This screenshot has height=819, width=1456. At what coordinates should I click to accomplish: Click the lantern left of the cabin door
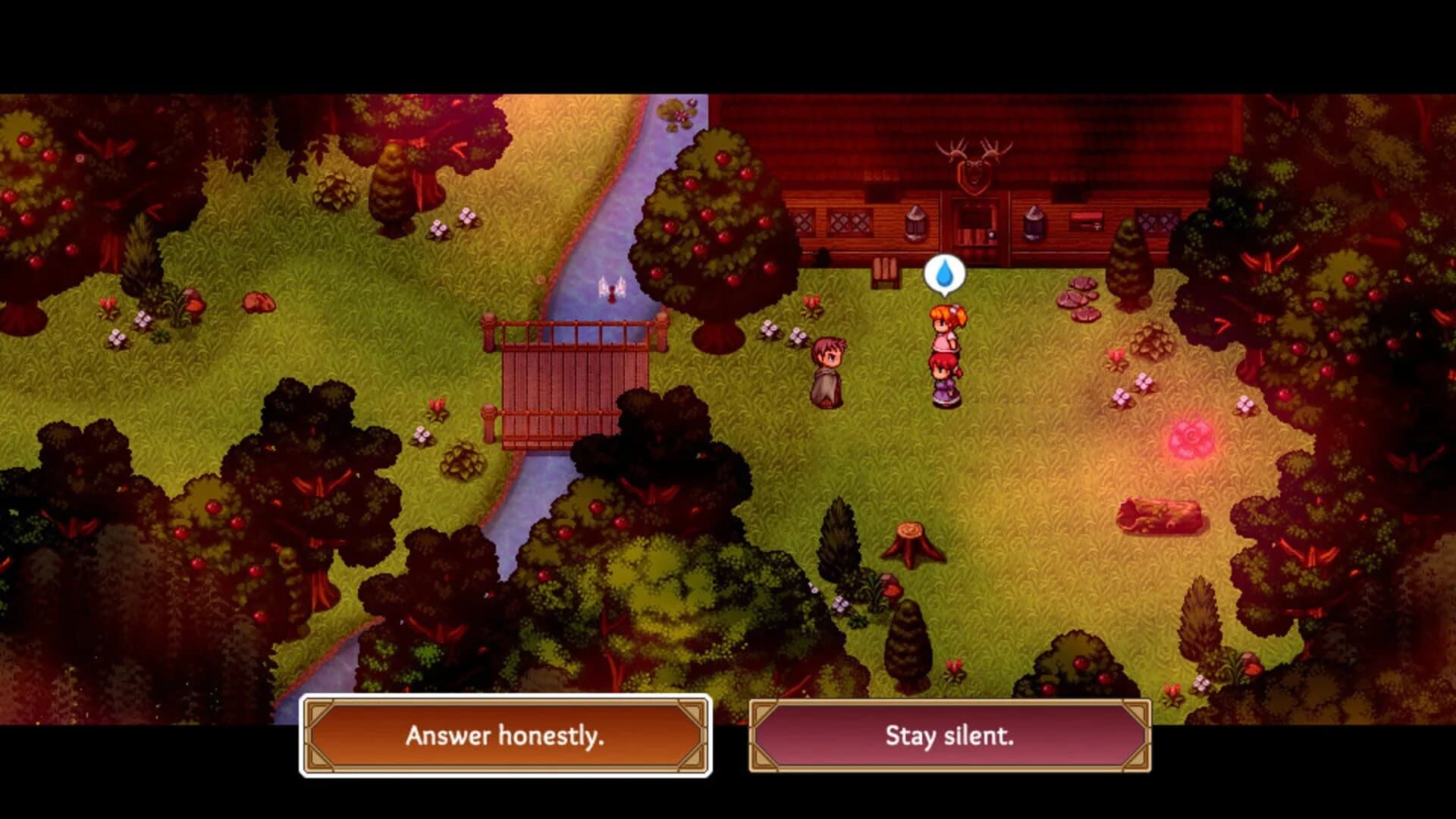click(x=915, y=224)
